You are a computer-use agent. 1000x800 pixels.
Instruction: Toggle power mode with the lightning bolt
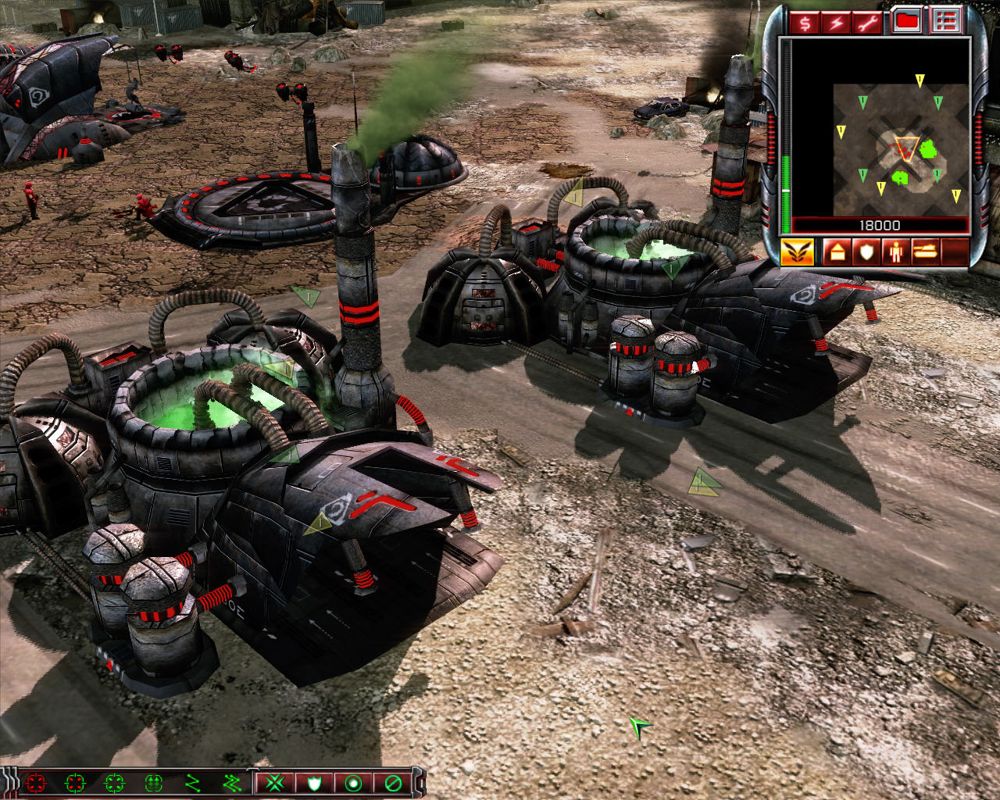click(x=836, y=21)
